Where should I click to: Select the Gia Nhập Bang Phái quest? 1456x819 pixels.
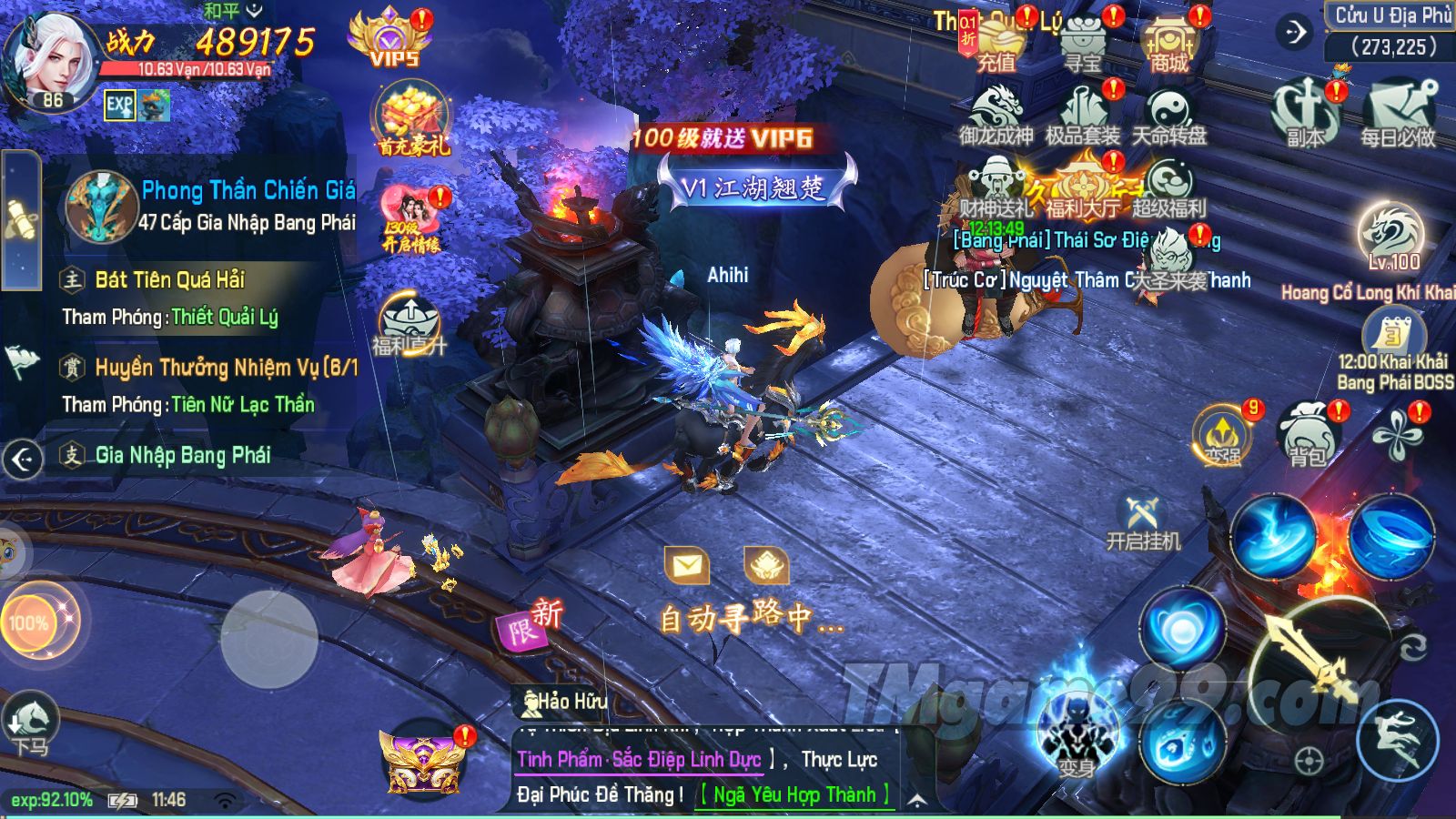[182, 455]
